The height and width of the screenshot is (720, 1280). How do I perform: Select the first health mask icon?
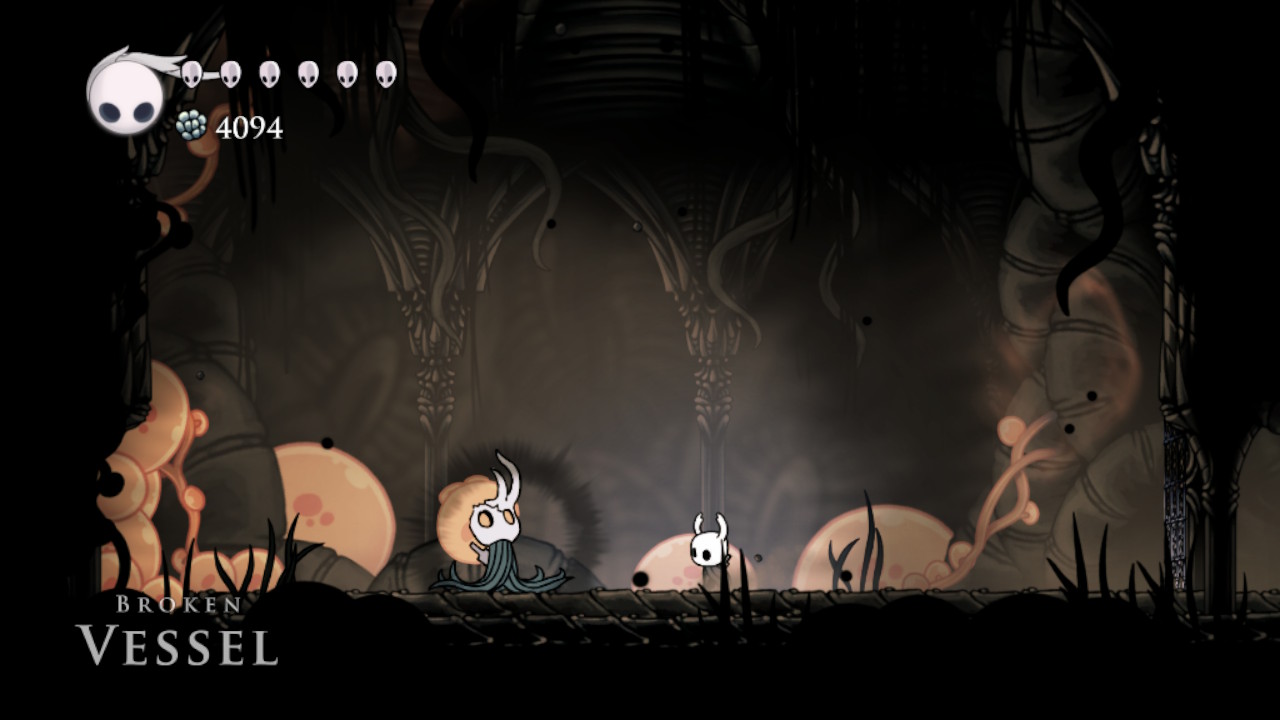click(x=190, y=72)
